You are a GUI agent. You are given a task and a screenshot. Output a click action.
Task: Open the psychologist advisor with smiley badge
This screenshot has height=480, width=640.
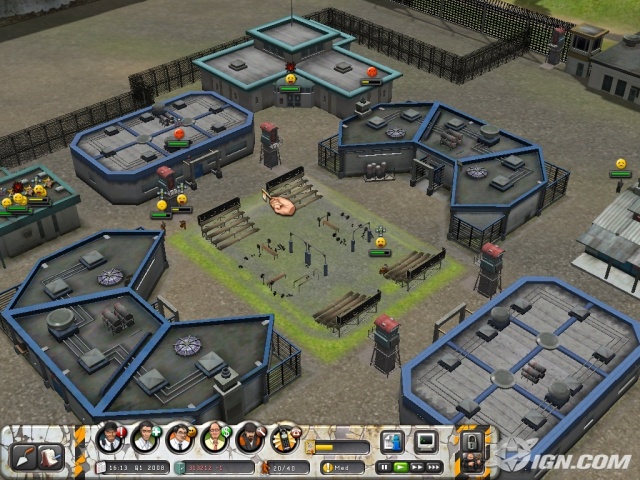(x=181, y=439)
